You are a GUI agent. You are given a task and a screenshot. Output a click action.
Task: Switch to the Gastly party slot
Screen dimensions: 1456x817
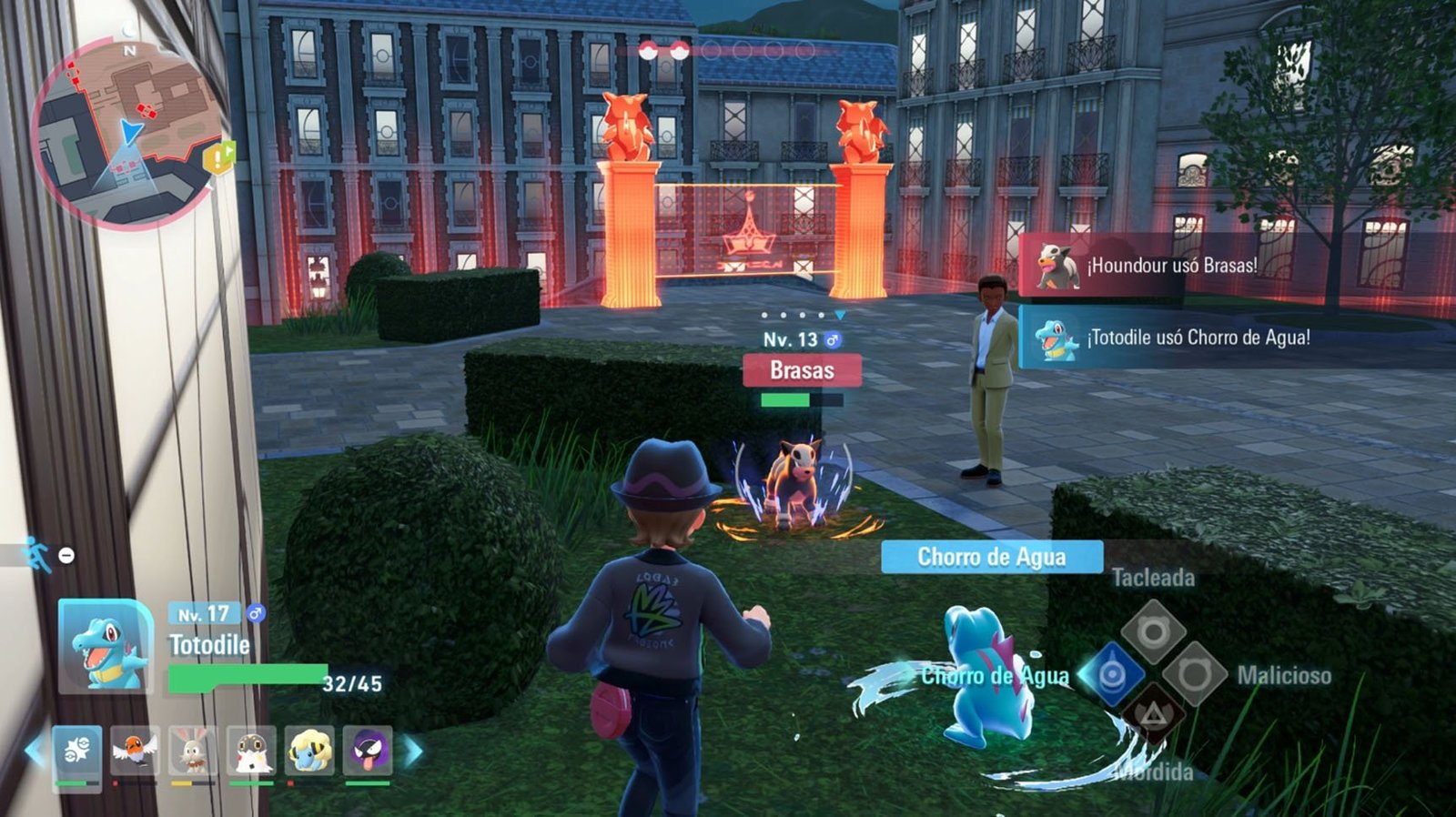point(368,751)
